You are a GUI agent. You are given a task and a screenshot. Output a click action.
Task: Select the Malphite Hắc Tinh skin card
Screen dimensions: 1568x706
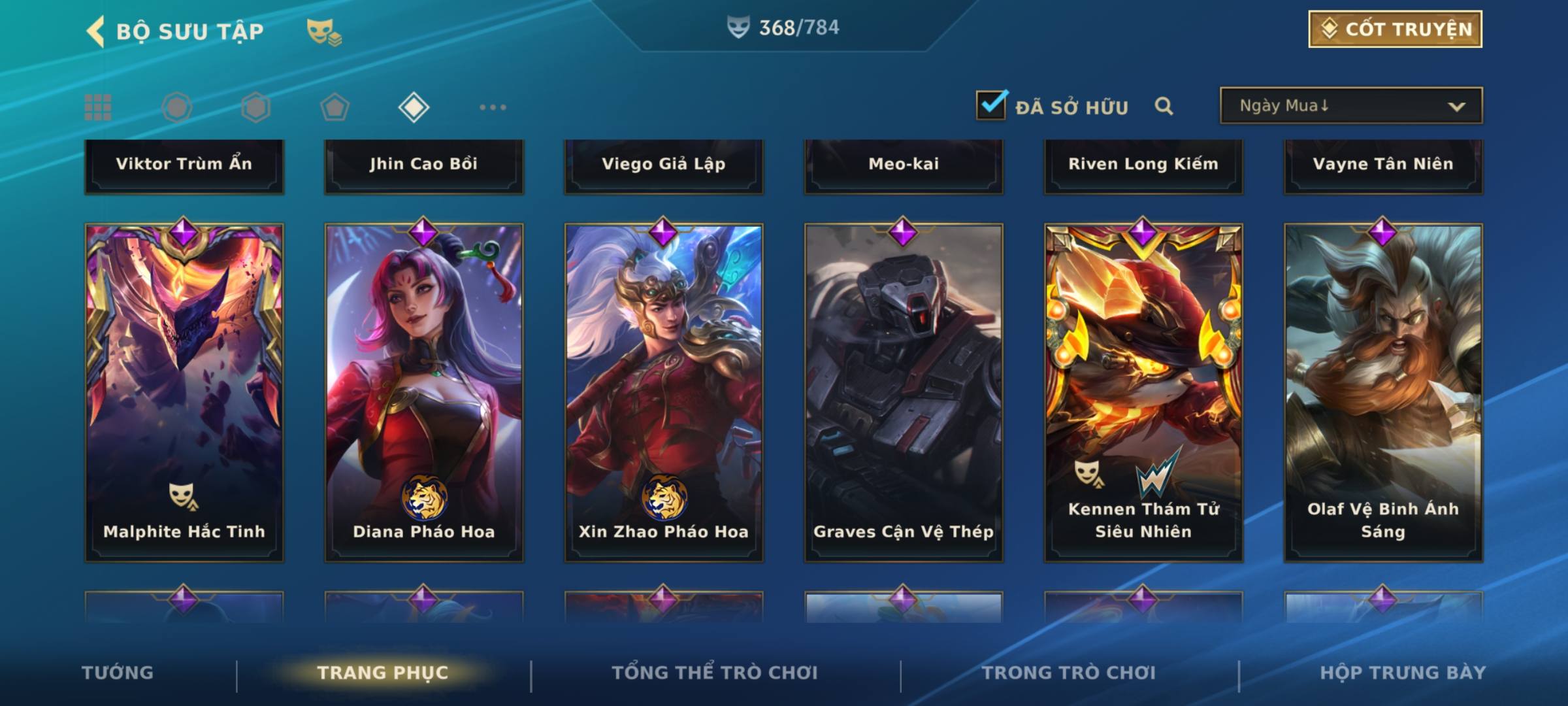click(x=184, y=392)
